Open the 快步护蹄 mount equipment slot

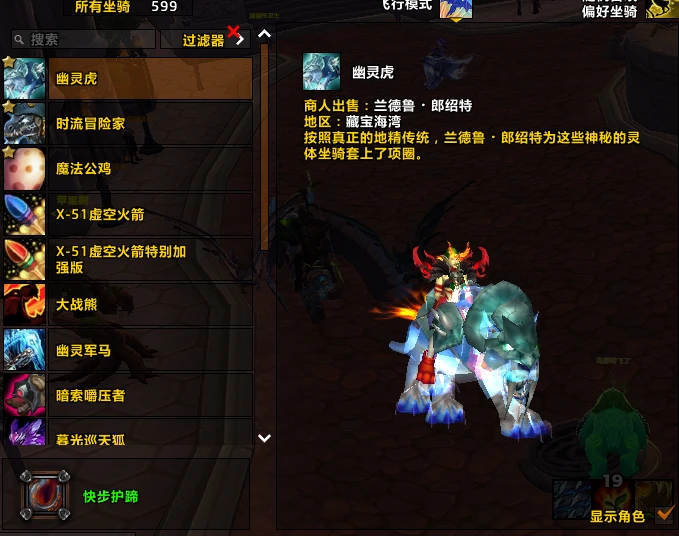tap(45, 495)
